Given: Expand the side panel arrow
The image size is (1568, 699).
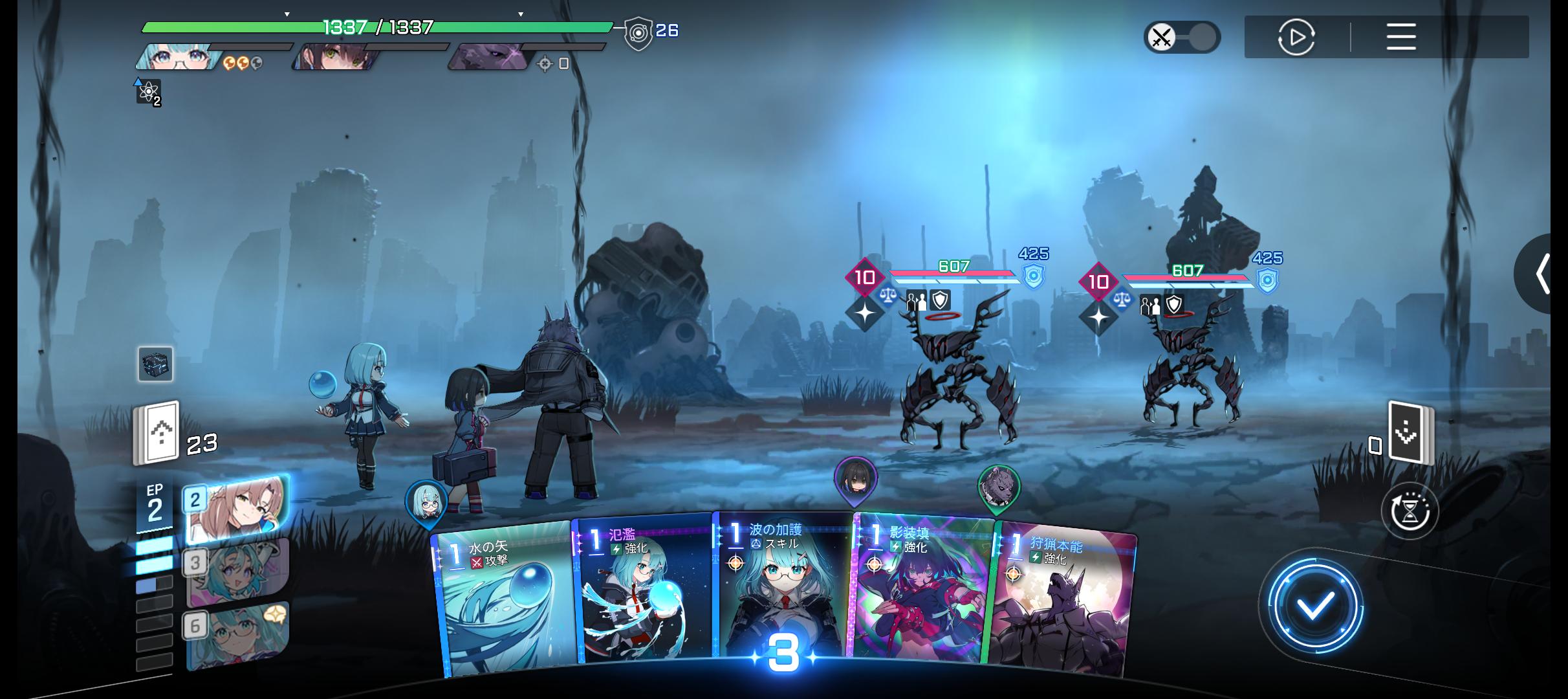Looking at the screenshot, I should [1543, 274].
